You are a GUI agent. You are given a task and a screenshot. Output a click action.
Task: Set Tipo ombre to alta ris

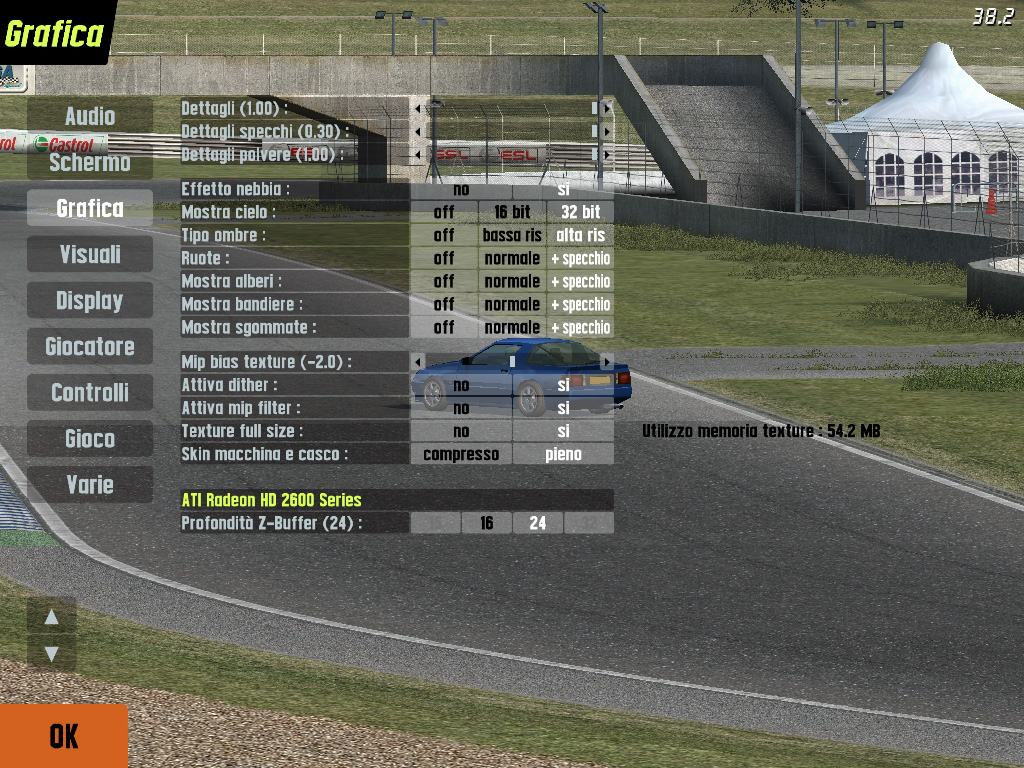tap(580, 235)
